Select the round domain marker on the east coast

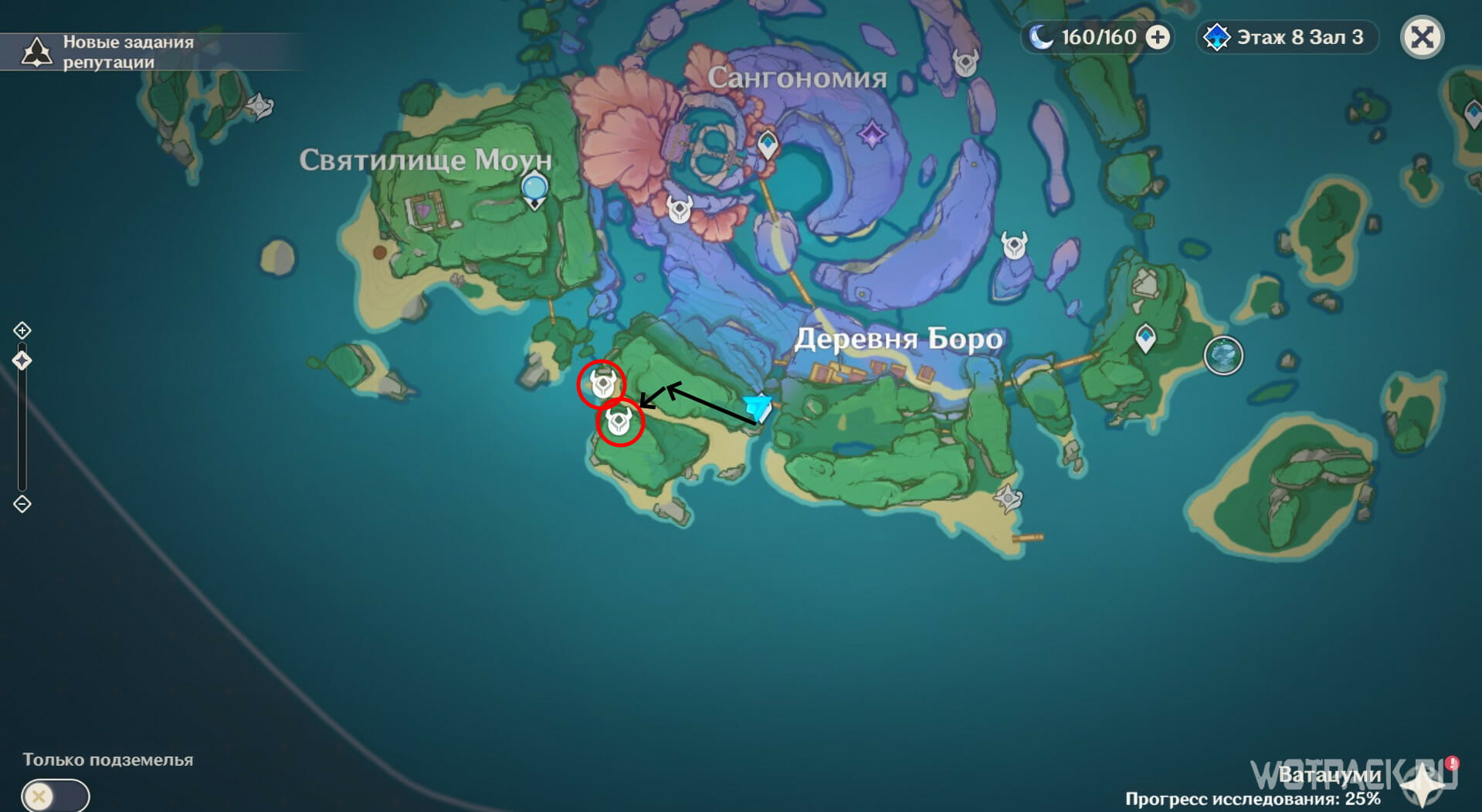tap(1223, 356)
